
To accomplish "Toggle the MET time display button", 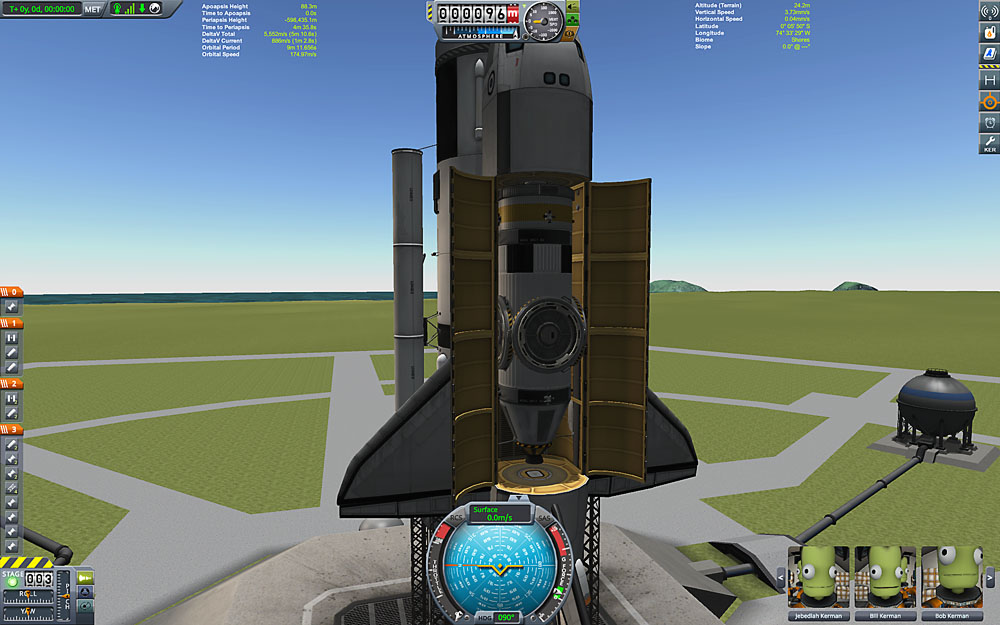I will tap(93, 9).
